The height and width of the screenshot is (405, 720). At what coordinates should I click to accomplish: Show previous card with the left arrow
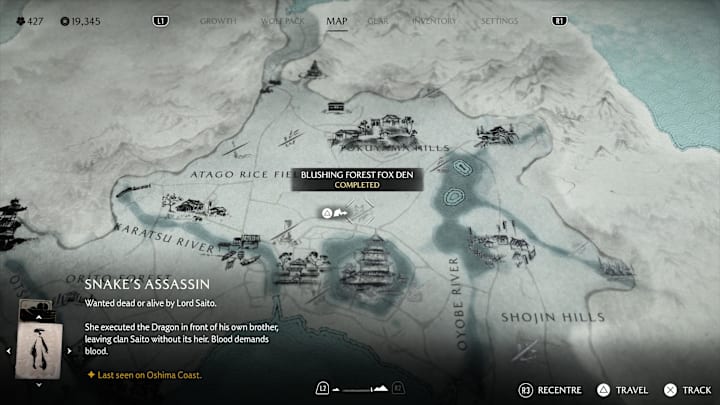[10, 351]
